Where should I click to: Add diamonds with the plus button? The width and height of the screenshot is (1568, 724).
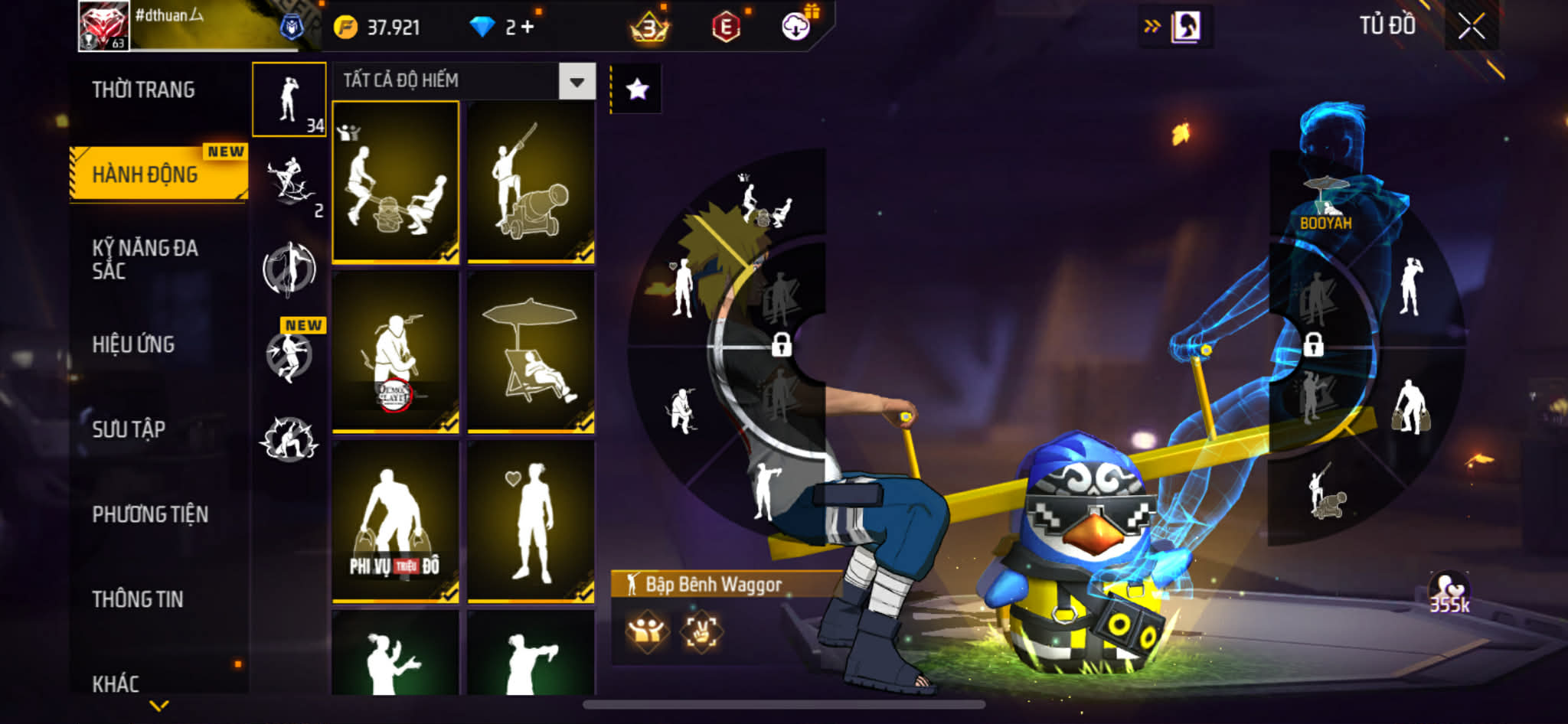(x=528, y=28)
